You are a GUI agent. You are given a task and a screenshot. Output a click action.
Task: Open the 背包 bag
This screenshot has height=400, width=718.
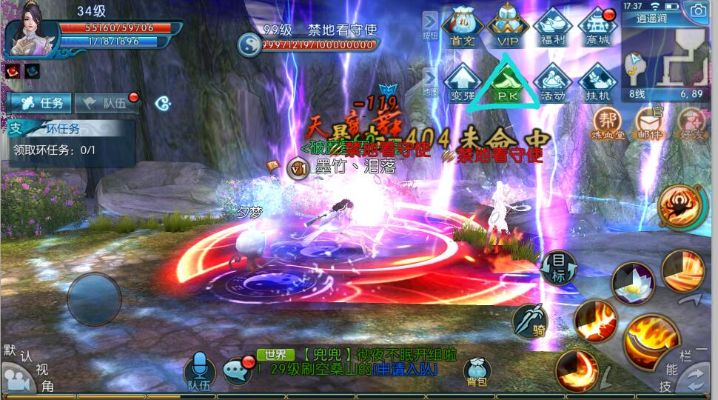point(476,368)
